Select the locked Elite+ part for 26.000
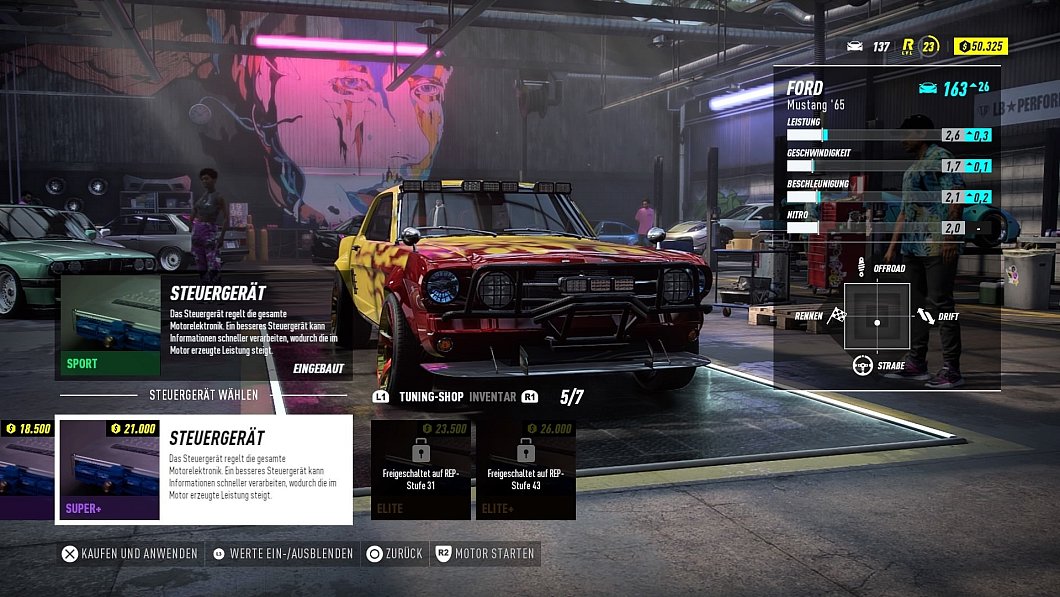The height and width of the screenshot is (597, 1060). [526, 470]
